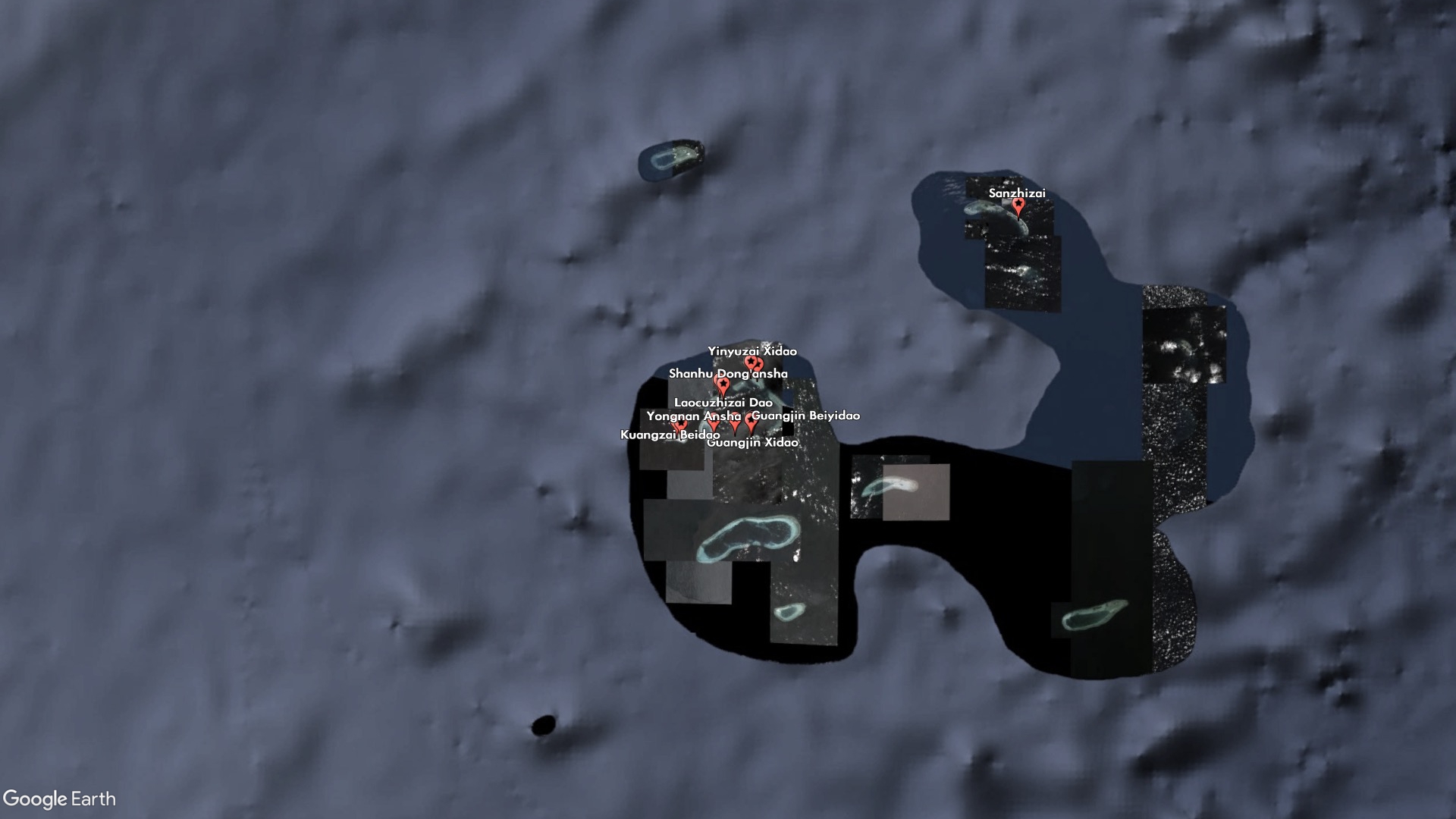
Task: Click the Guangjin Beiyidao place label
Action: click(x=806, y=416)
